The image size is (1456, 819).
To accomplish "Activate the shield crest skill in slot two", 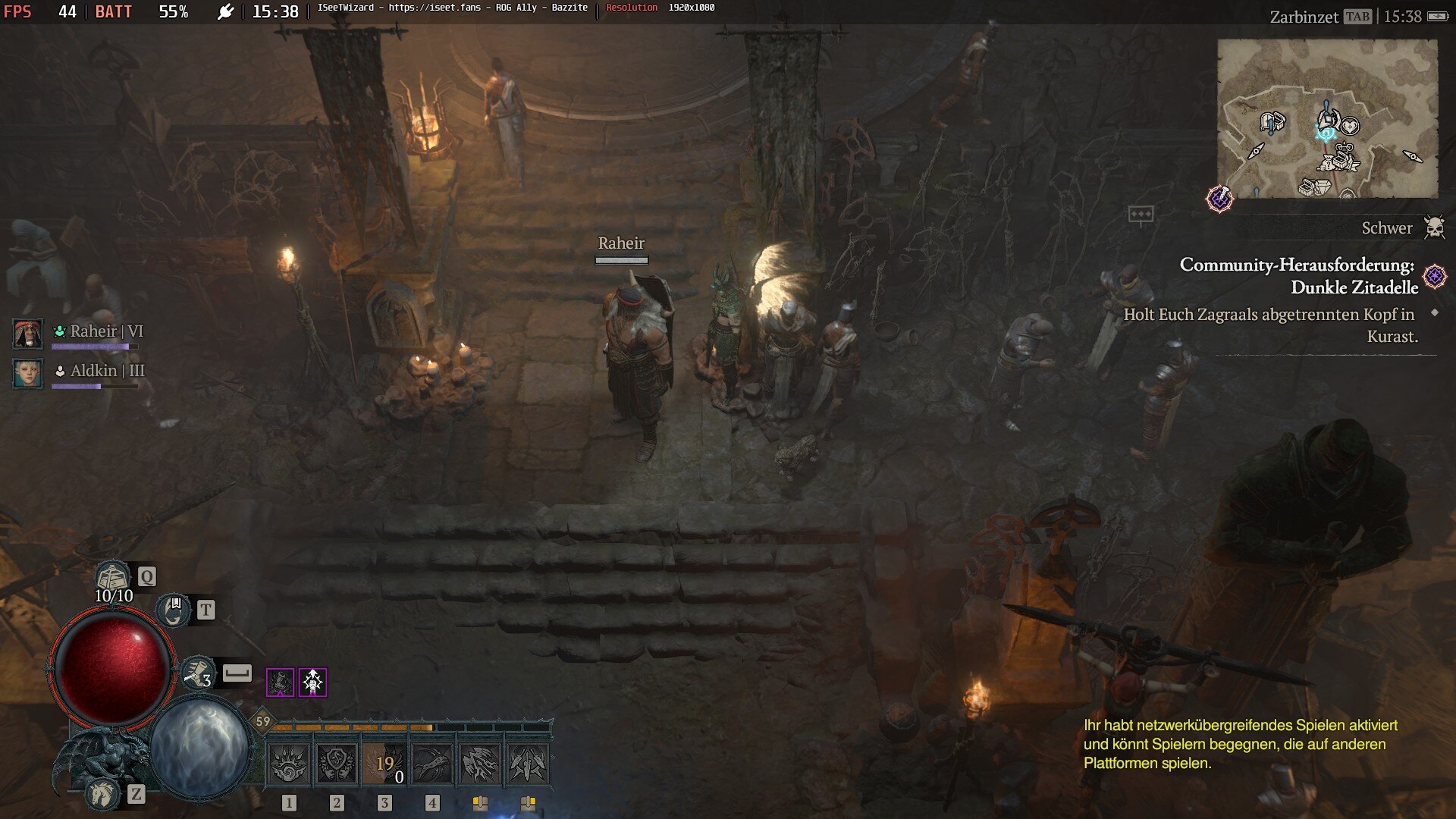I will coord(337,763).
